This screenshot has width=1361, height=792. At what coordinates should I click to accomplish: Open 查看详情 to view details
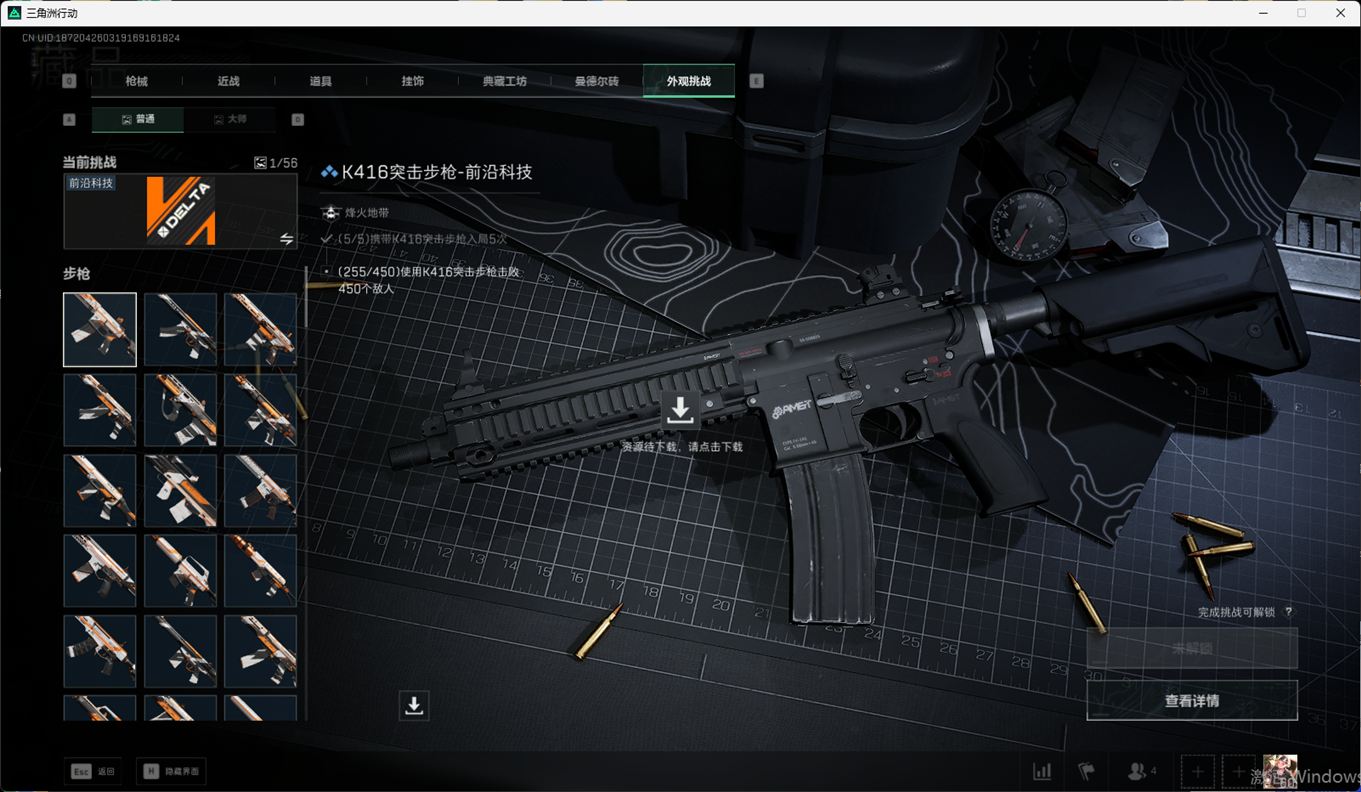tap(1192, 701)
